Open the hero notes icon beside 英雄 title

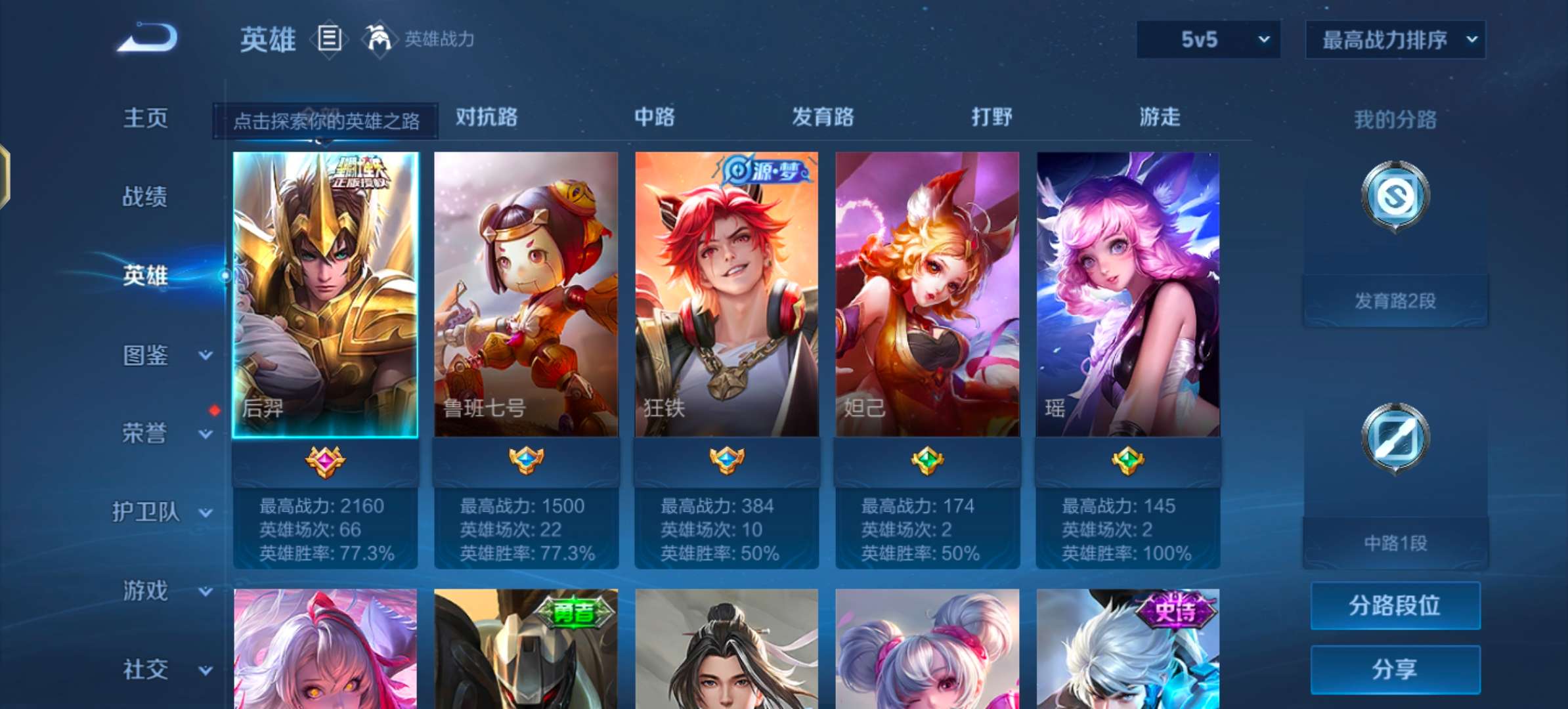pyautogui.click(x=330, y=39)
